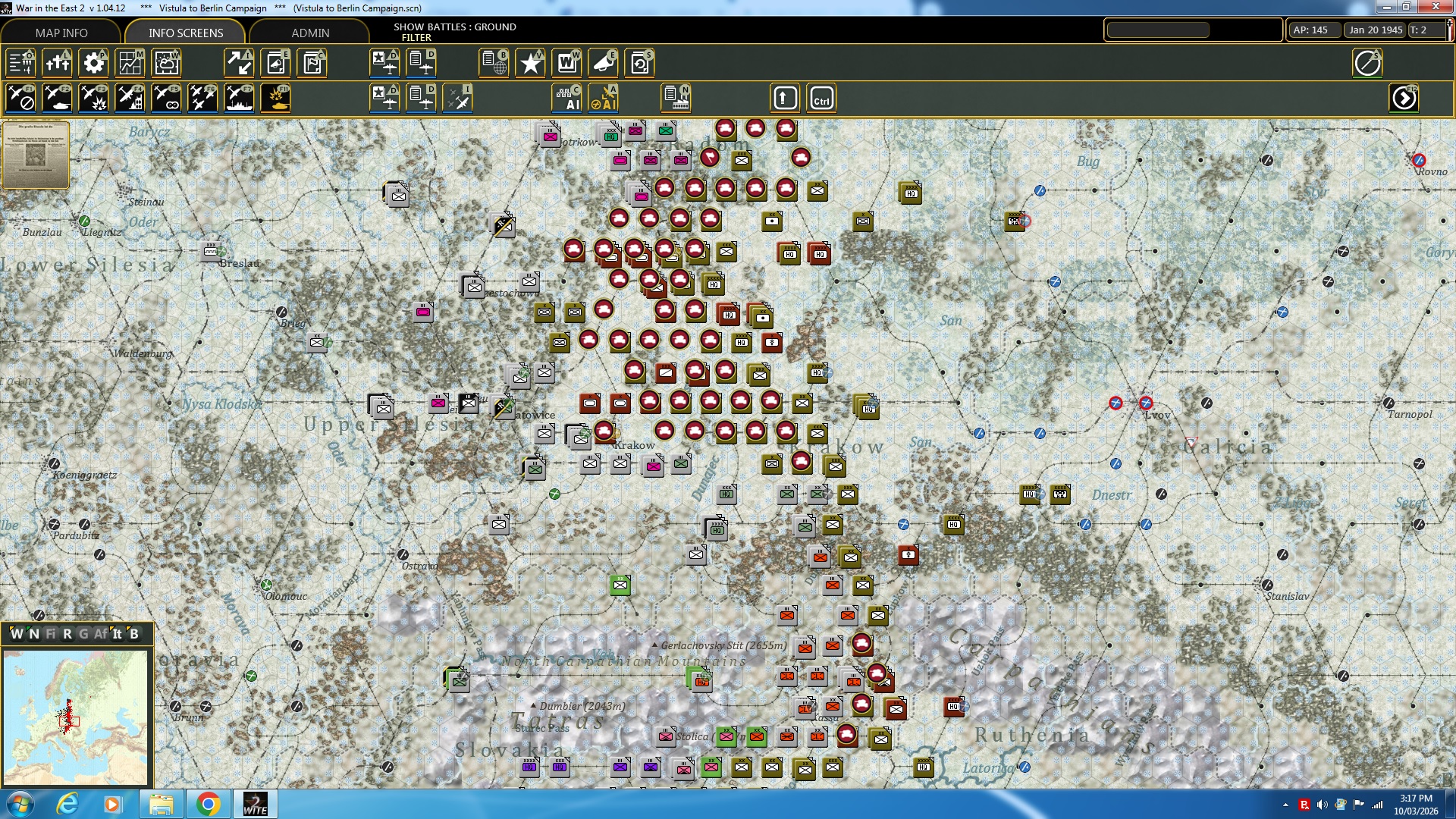Open the Save game screen
The image size is (1456, 819).
[641, 63]
